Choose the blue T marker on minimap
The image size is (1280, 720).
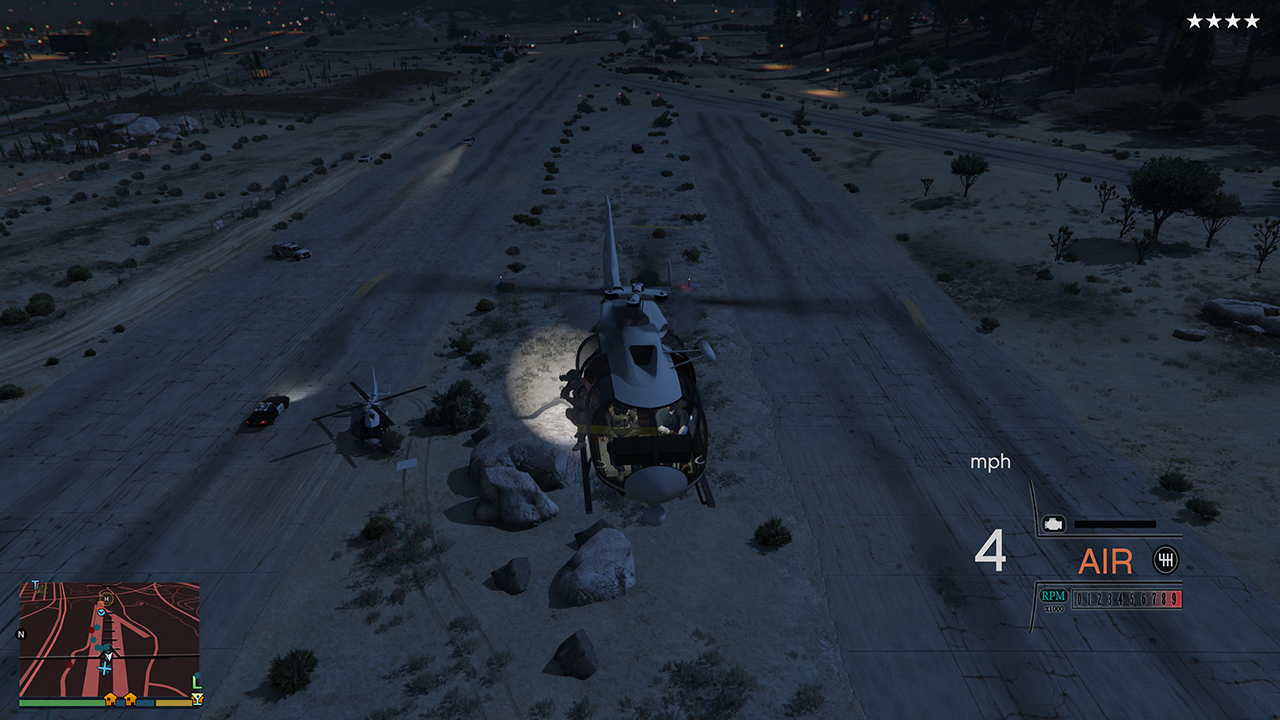point(36,585)
